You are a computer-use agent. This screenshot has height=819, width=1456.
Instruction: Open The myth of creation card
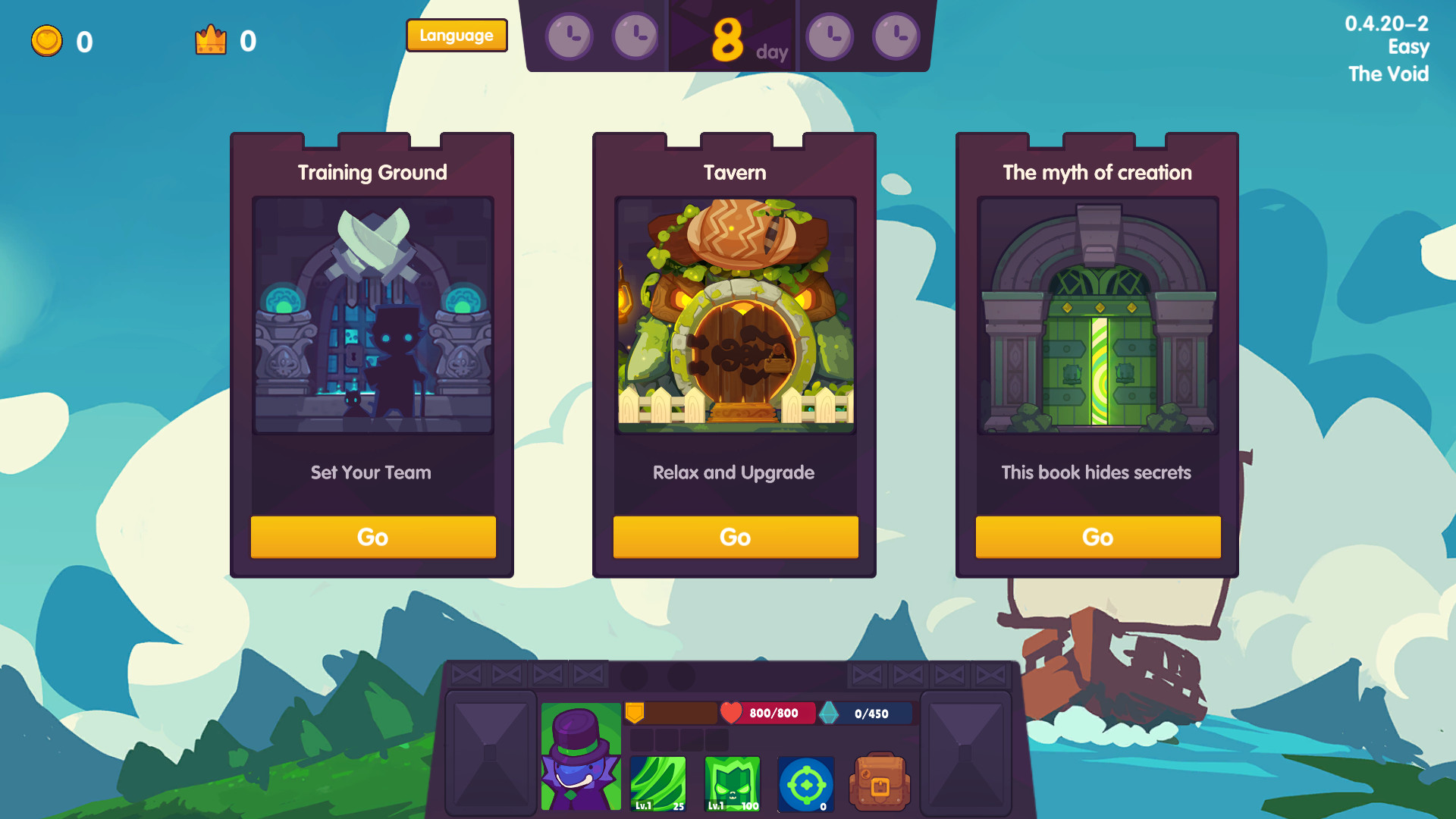click(1097, 537)
